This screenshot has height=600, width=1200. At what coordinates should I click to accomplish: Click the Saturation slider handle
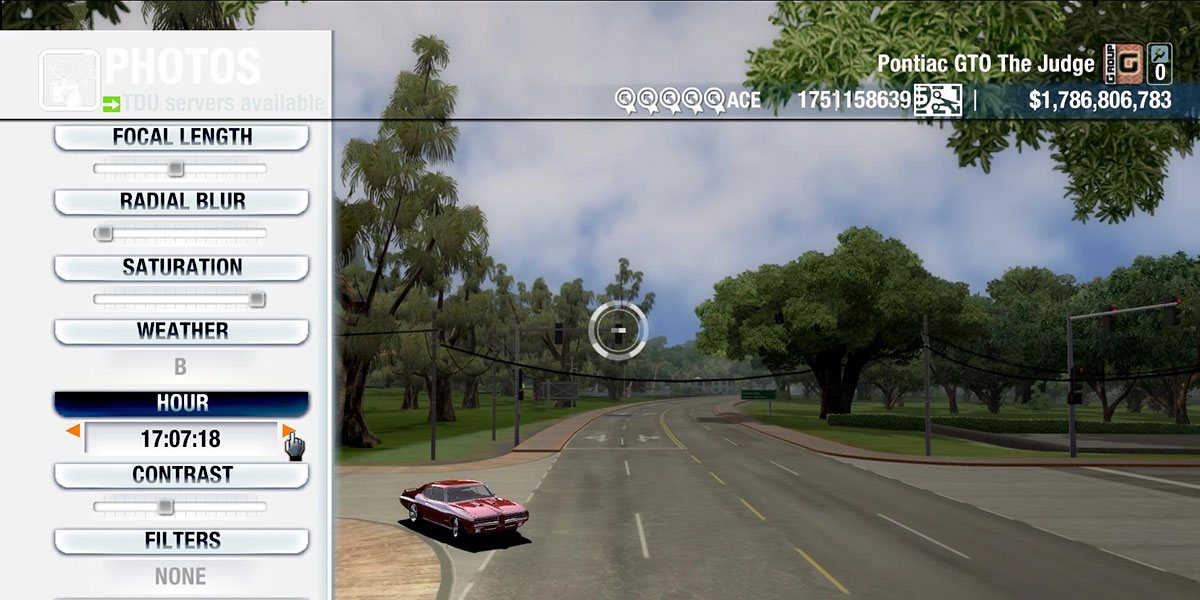coord(257,298)
